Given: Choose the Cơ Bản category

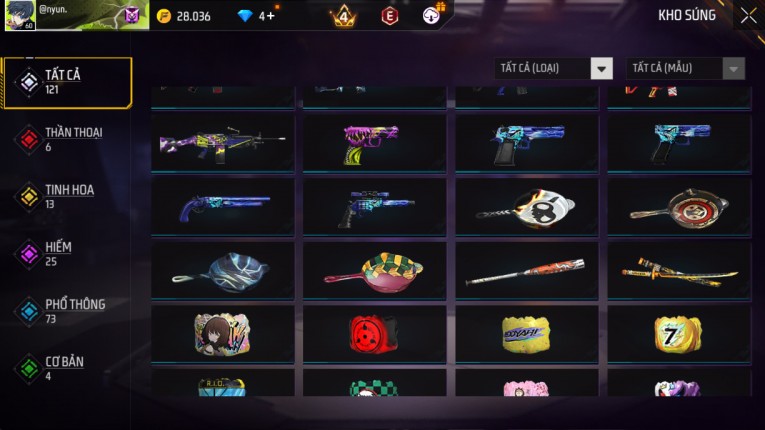Looking at the screenshot, I should [x=66, y=368].
